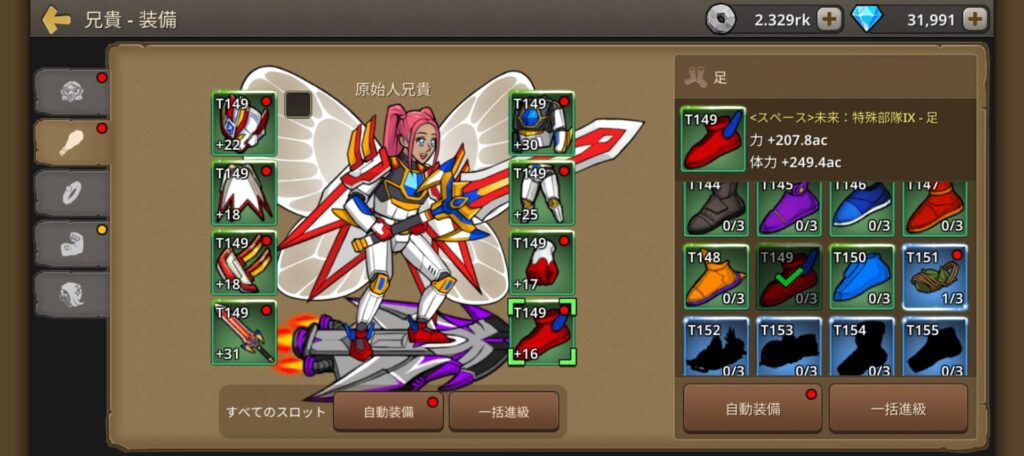Screen dimensions: 1024x456
Task: Go back with the yellow arrow
Action: tap(56, 20)
